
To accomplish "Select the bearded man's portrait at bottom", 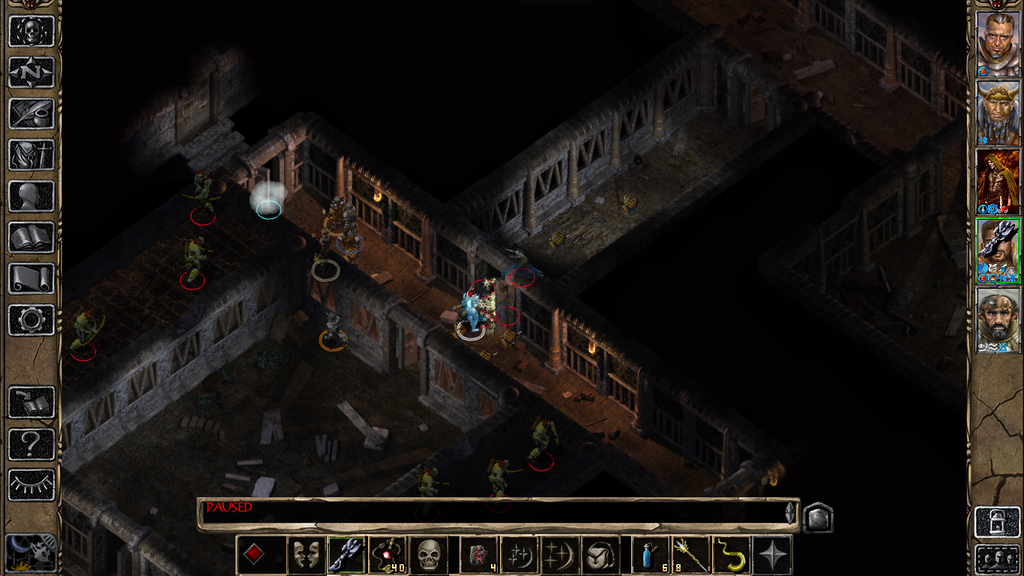I will 998,320.
